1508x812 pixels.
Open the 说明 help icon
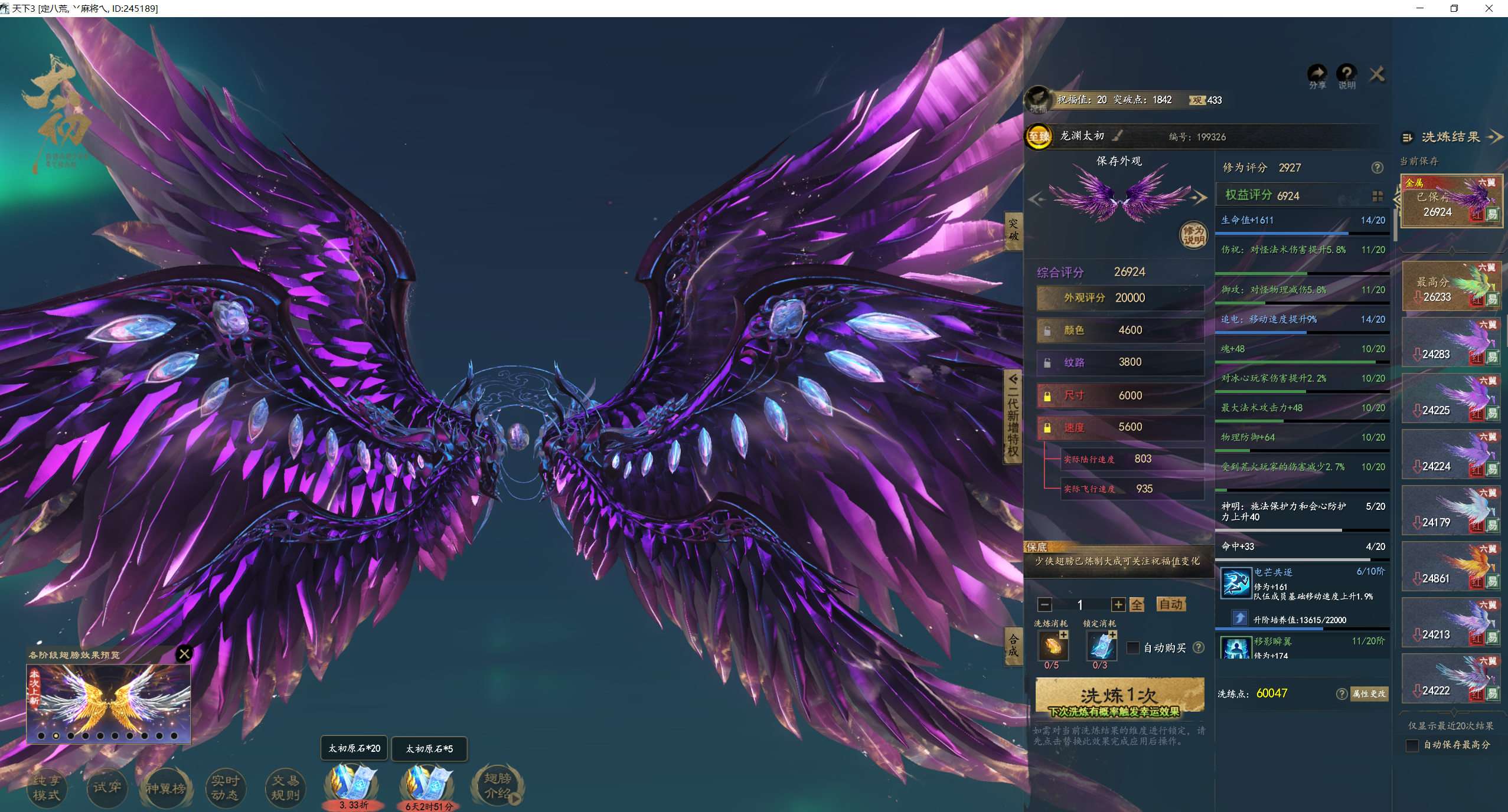pyautogui.click(x=1346, y=76)
